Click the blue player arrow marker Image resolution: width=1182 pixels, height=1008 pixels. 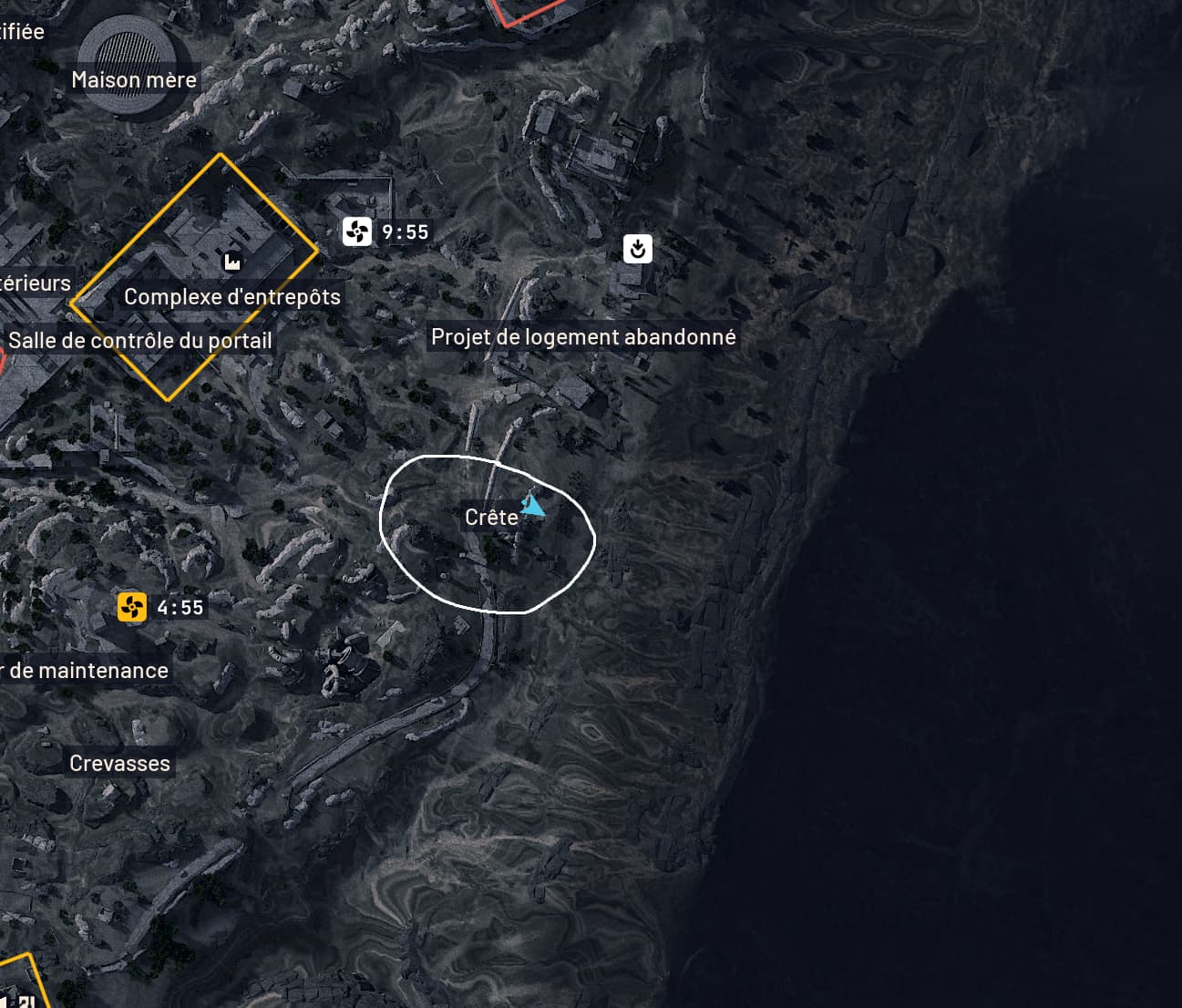533,506
